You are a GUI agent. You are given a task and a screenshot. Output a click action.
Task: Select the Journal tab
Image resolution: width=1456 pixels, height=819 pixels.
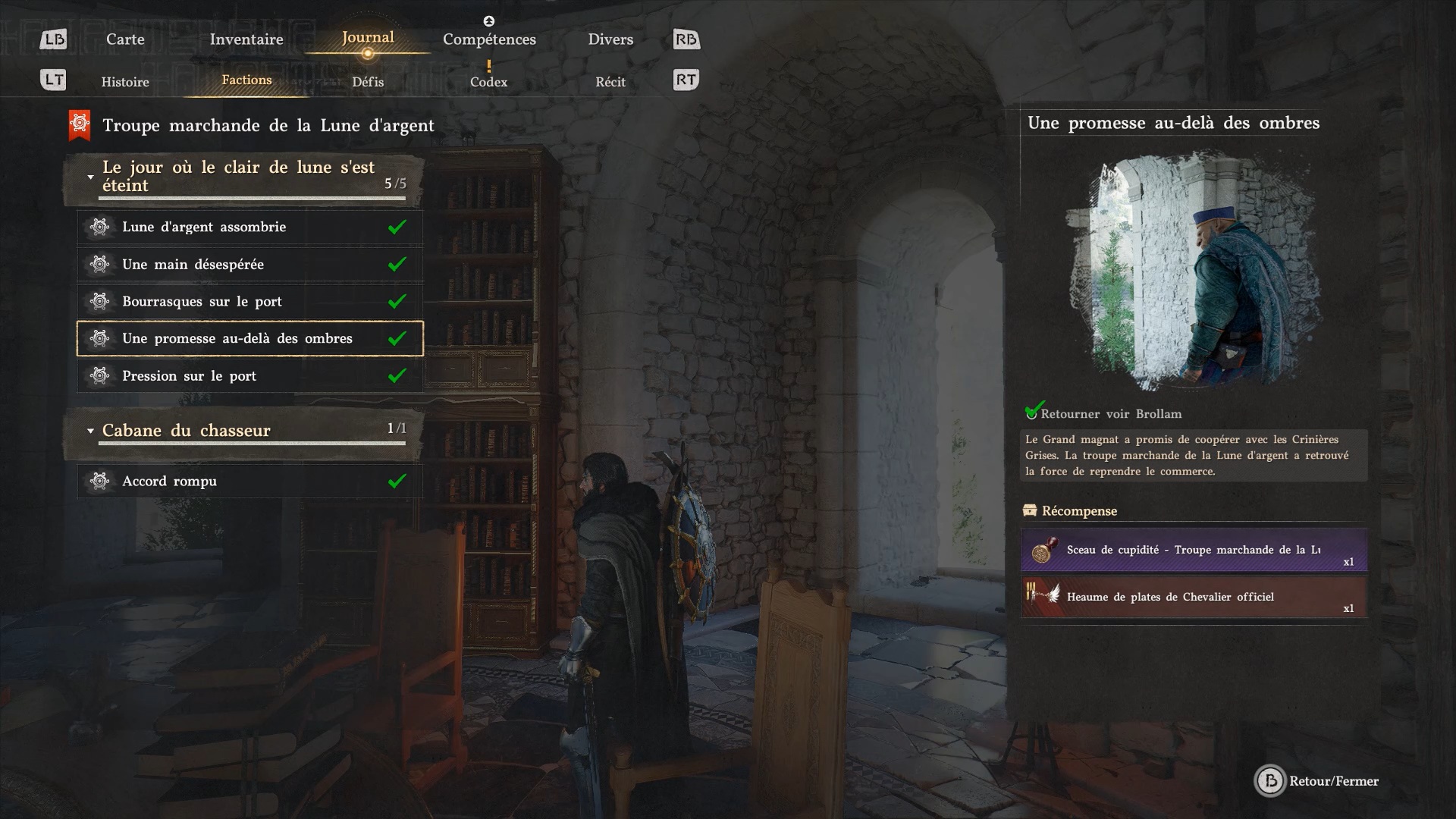(368, 38)
